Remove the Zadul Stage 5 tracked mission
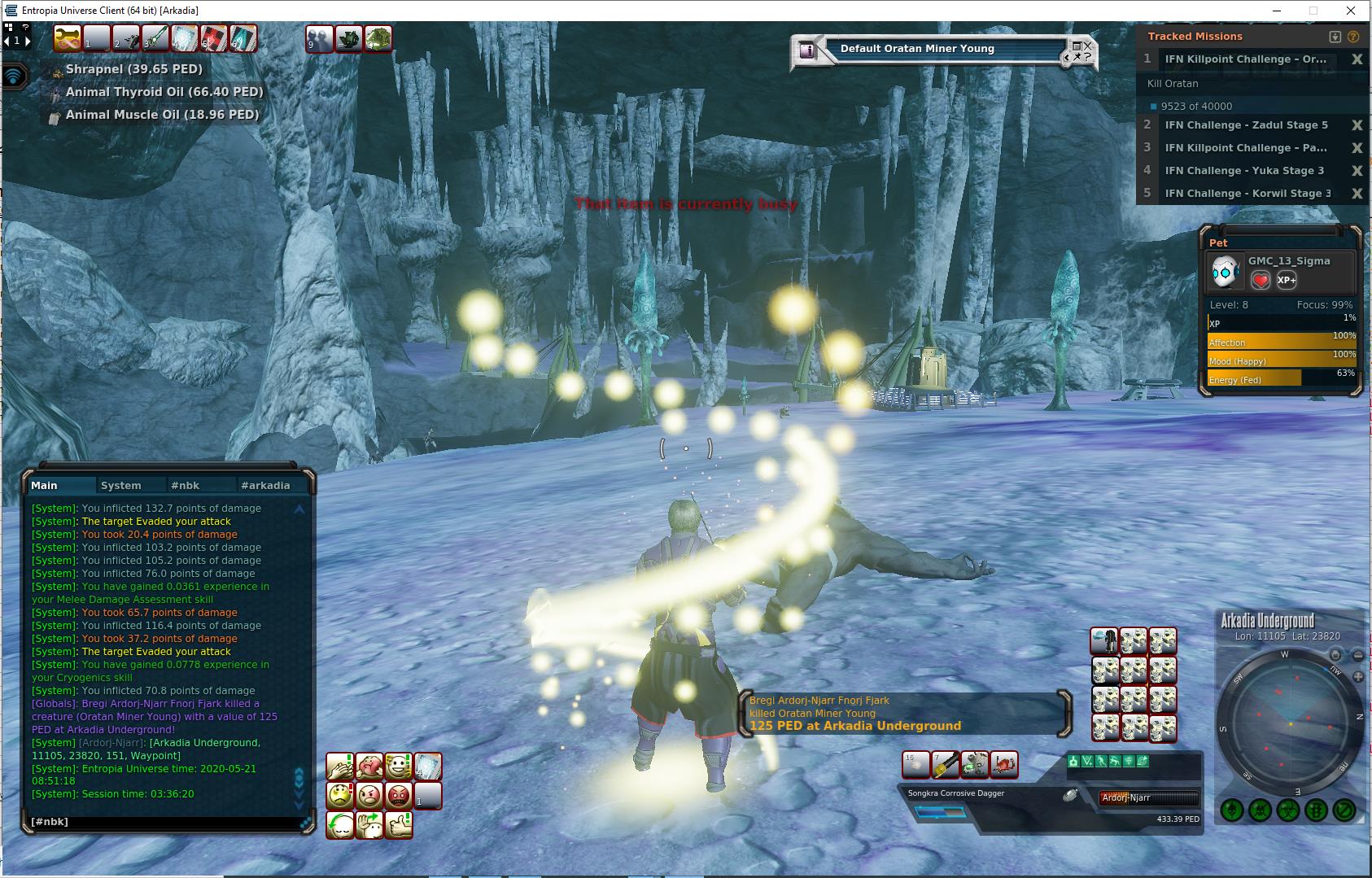 [1357, 125]
